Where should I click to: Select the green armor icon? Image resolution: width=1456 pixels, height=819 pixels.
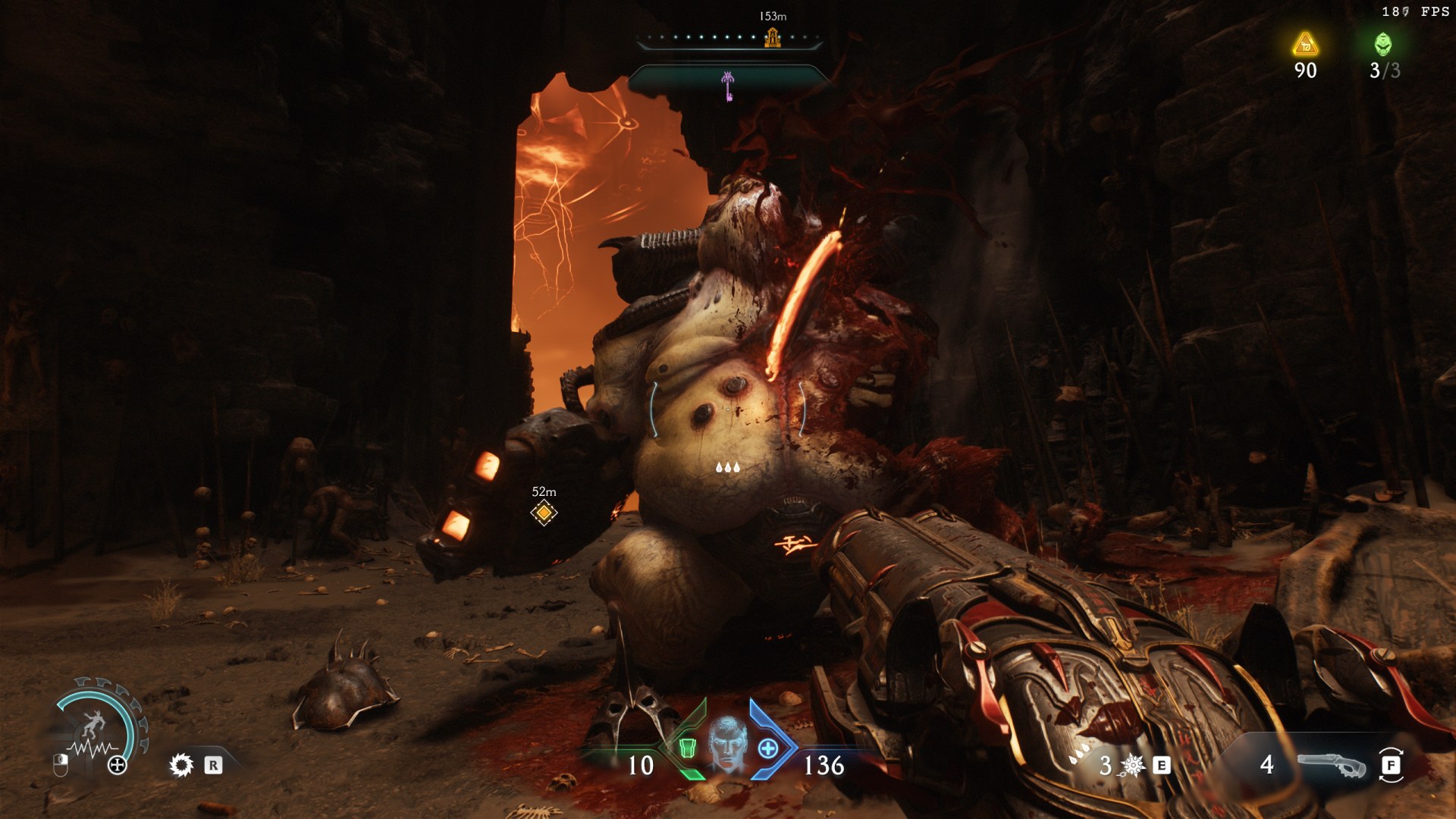pos(687,748)
